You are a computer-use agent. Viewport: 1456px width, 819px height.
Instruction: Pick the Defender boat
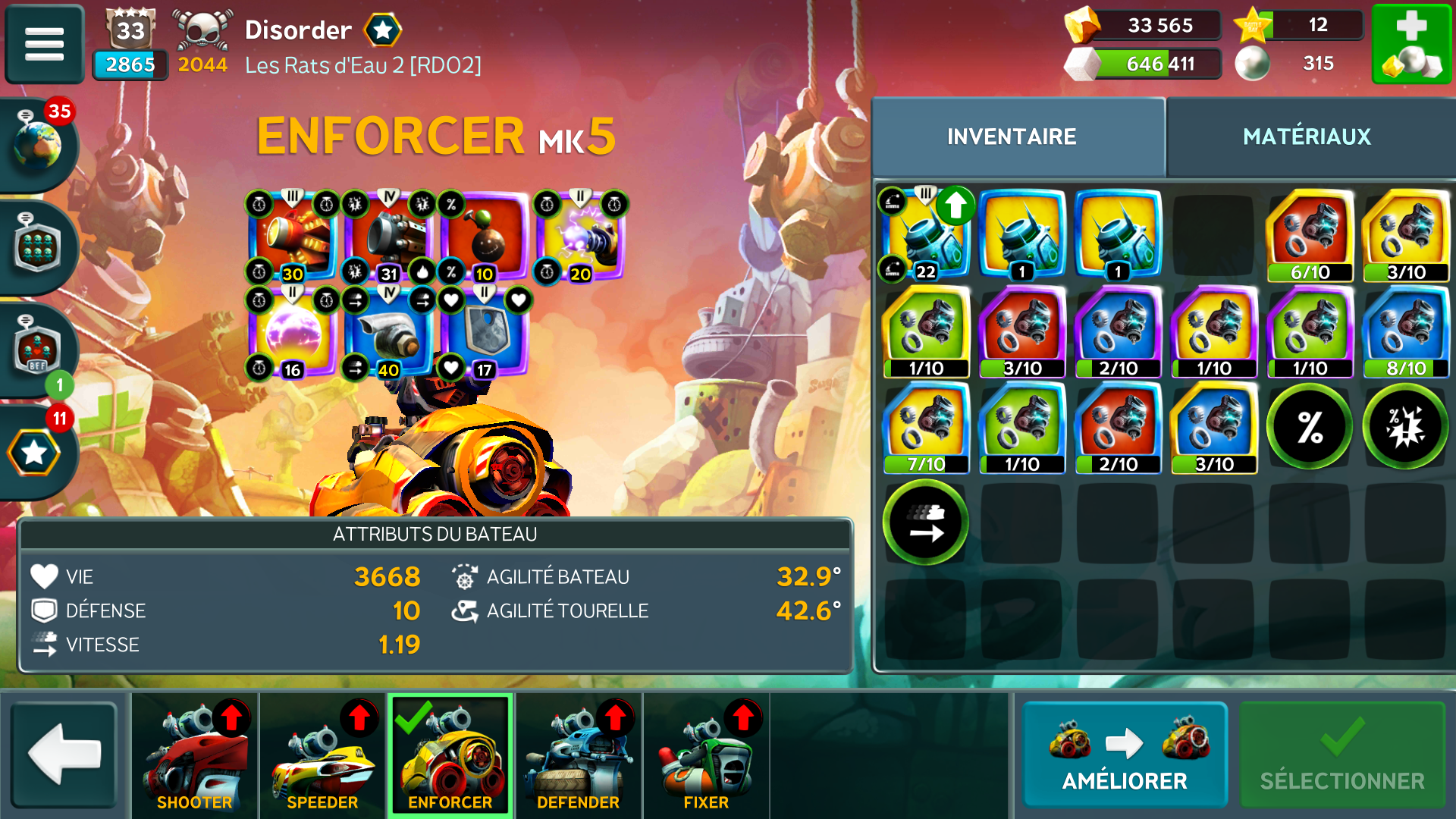coord(578,755)
